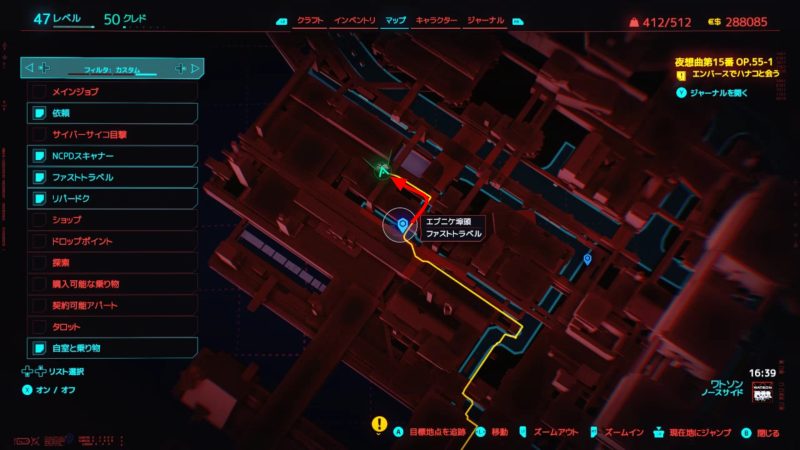Screen dimensions: 800x450
Task: Enable the 契約可能アパート filter
Action: tap(113, 305)
